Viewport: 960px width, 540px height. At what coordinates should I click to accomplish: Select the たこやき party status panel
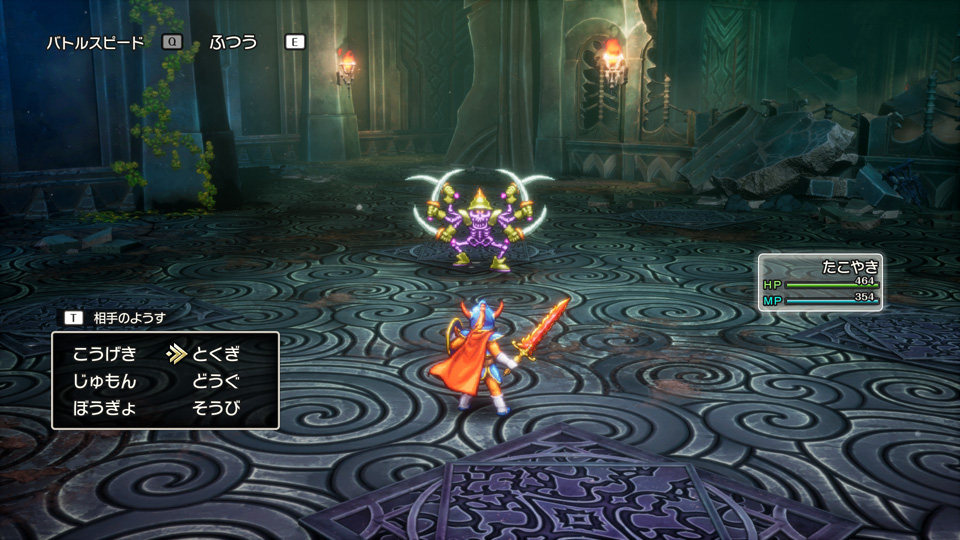[x=820, y=282]
